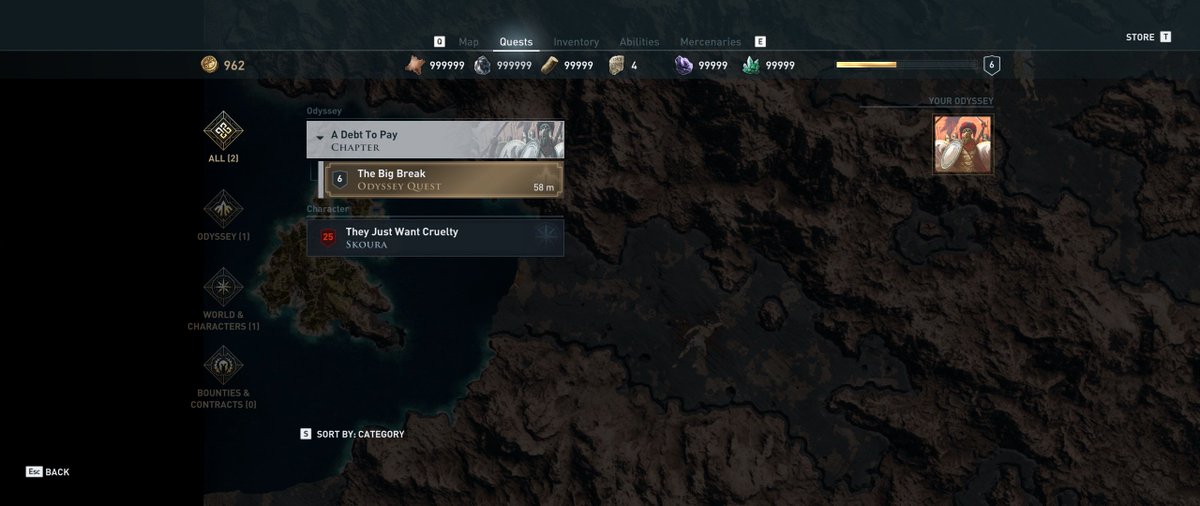
Task: Go back from the quests screen
Action: coord(48,472)
